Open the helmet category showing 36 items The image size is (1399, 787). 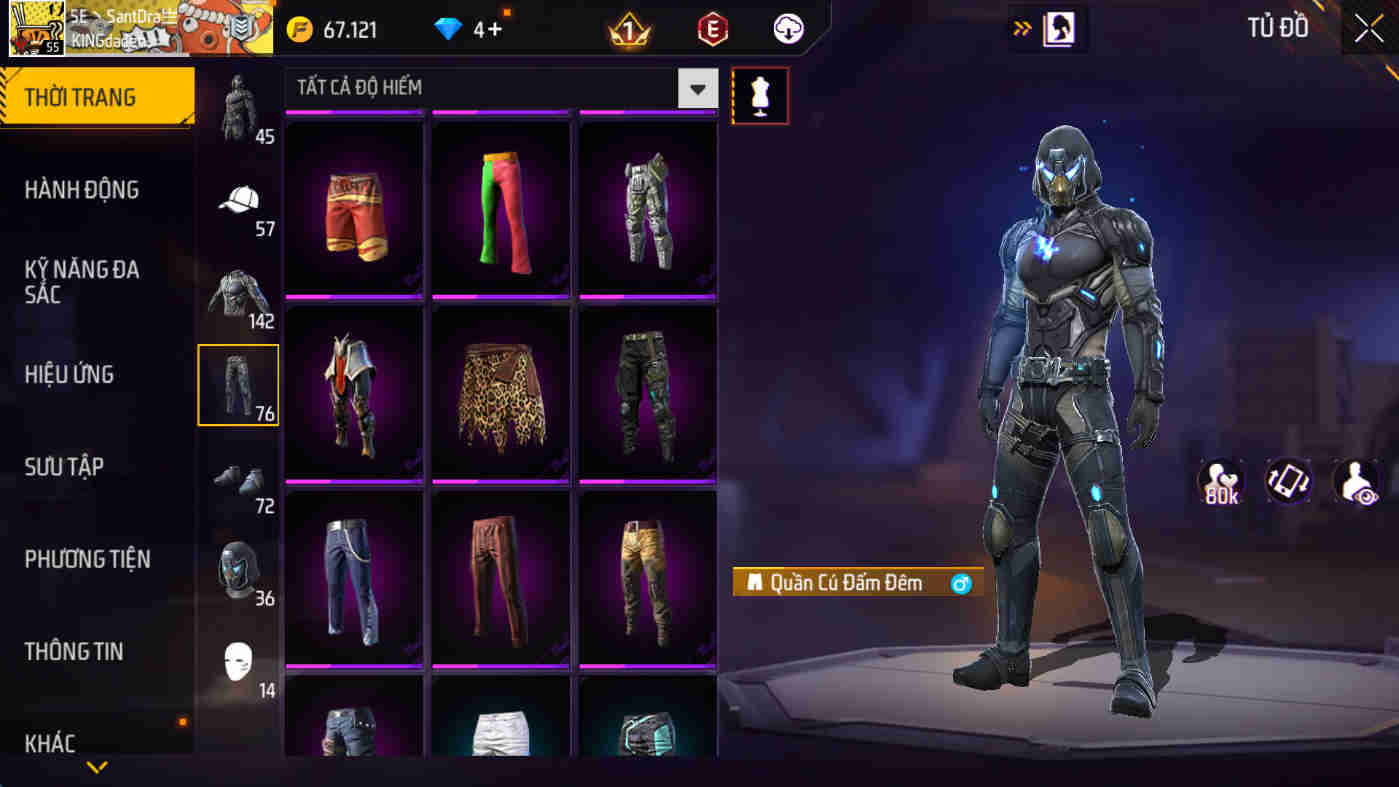(238, 570)
